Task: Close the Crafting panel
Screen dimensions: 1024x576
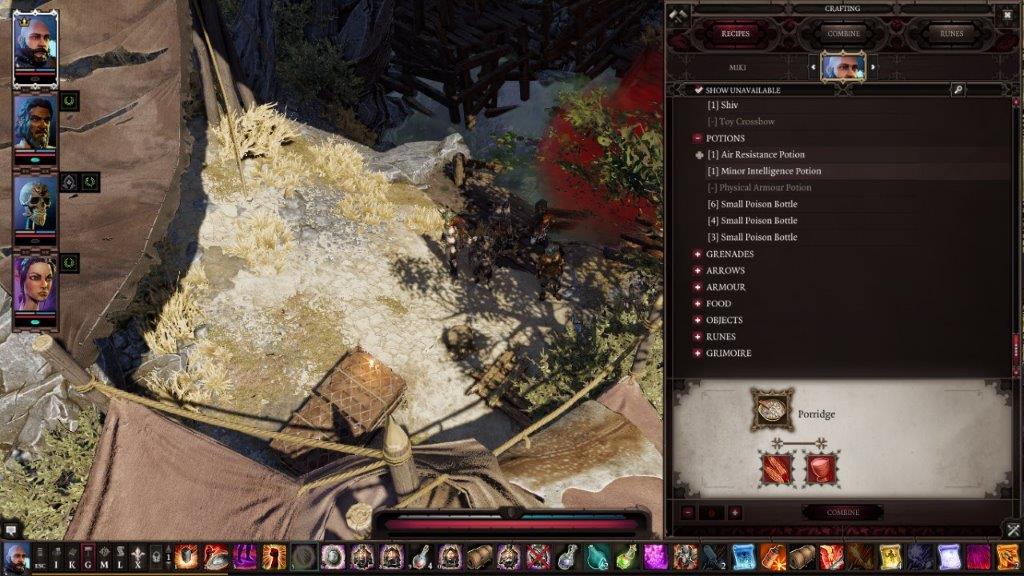Action: click(x=1007, y=14)
